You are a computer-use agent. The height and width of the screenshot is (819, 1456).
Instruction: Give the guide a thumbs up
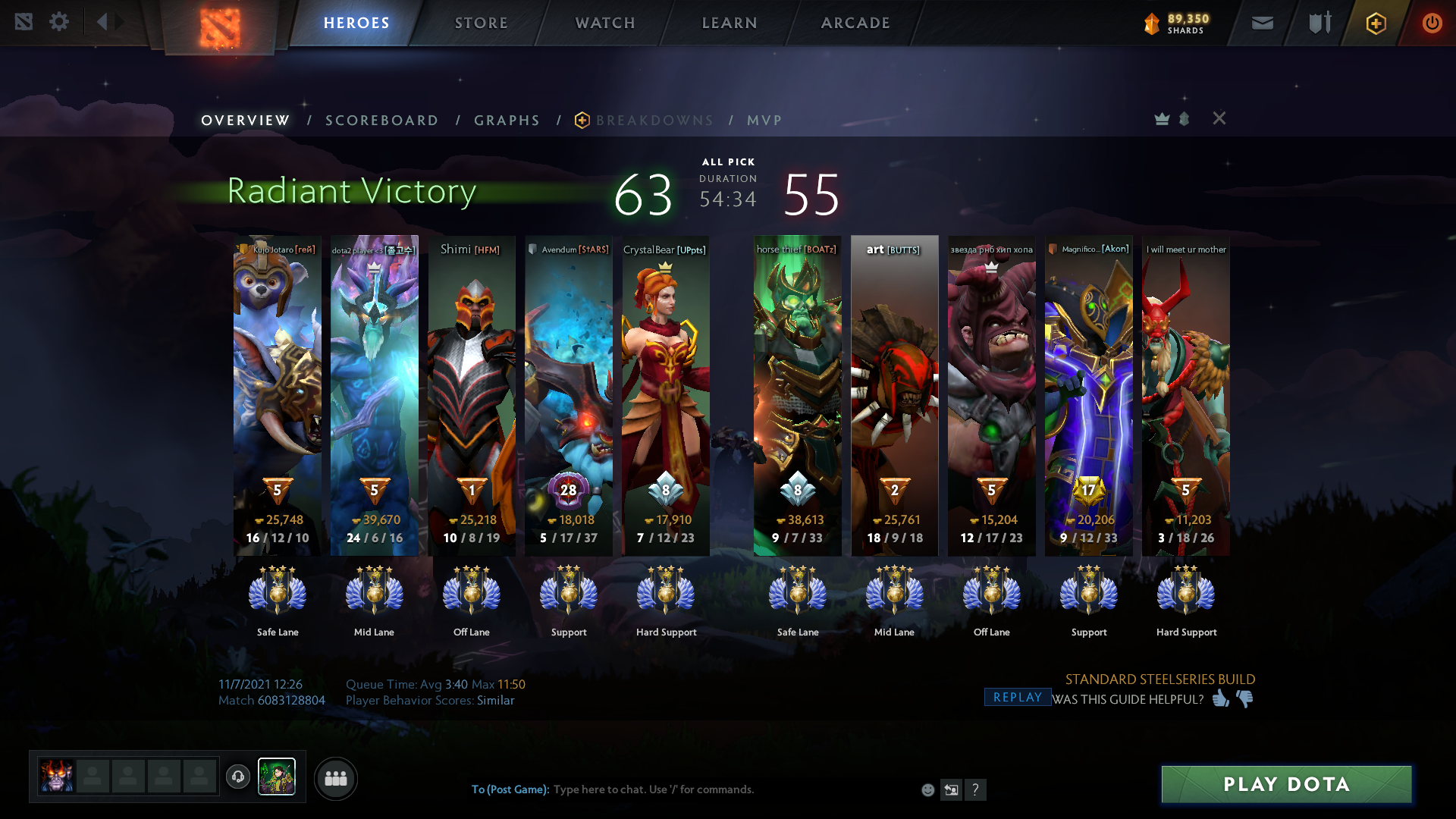(x=1220, y=698)
